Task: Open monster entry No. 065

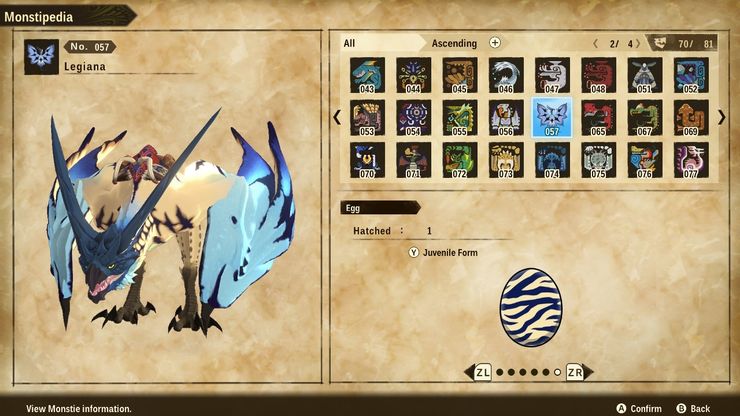Action: [598, 118]
